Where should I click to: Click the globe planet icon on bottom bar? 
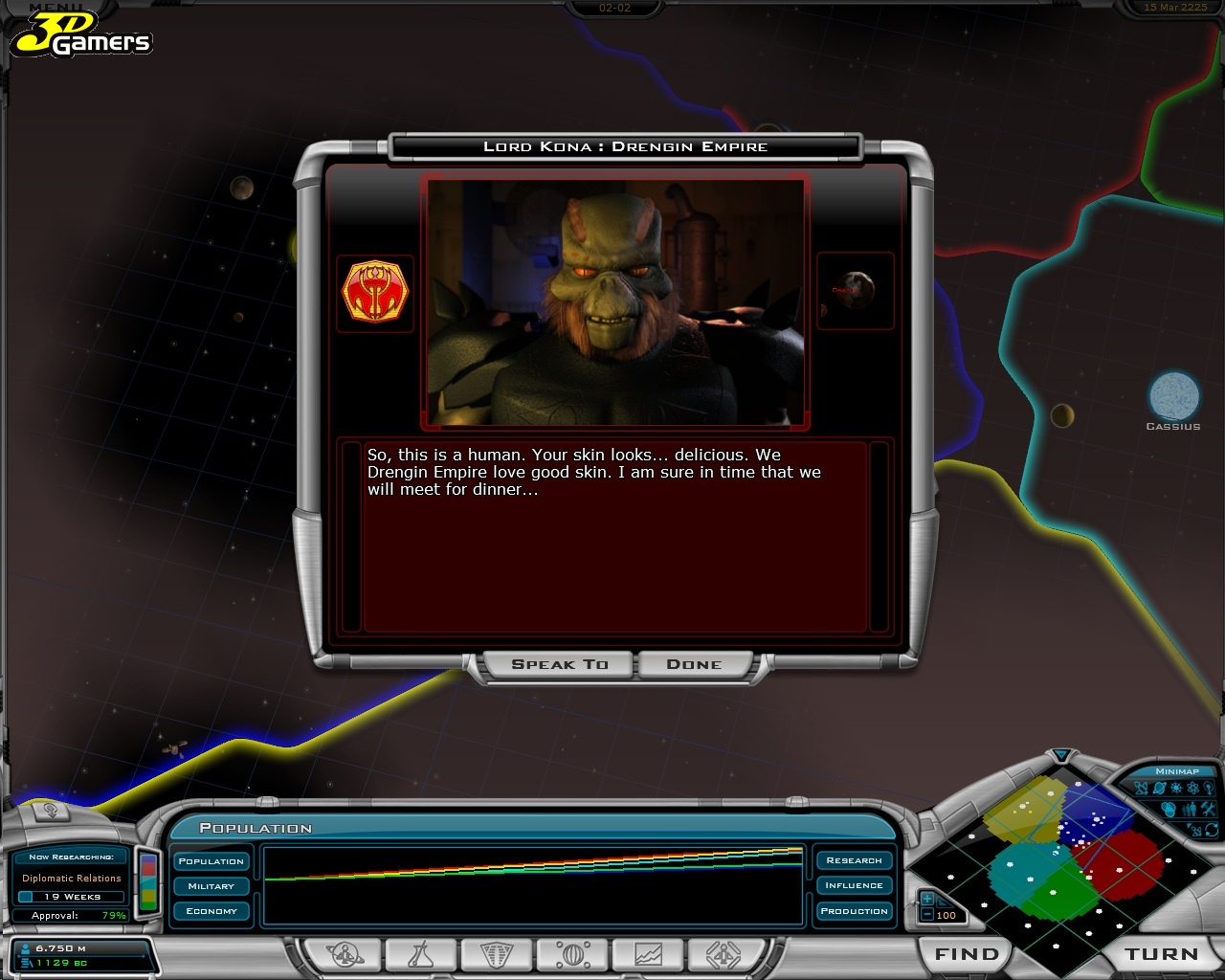[571, 955]
